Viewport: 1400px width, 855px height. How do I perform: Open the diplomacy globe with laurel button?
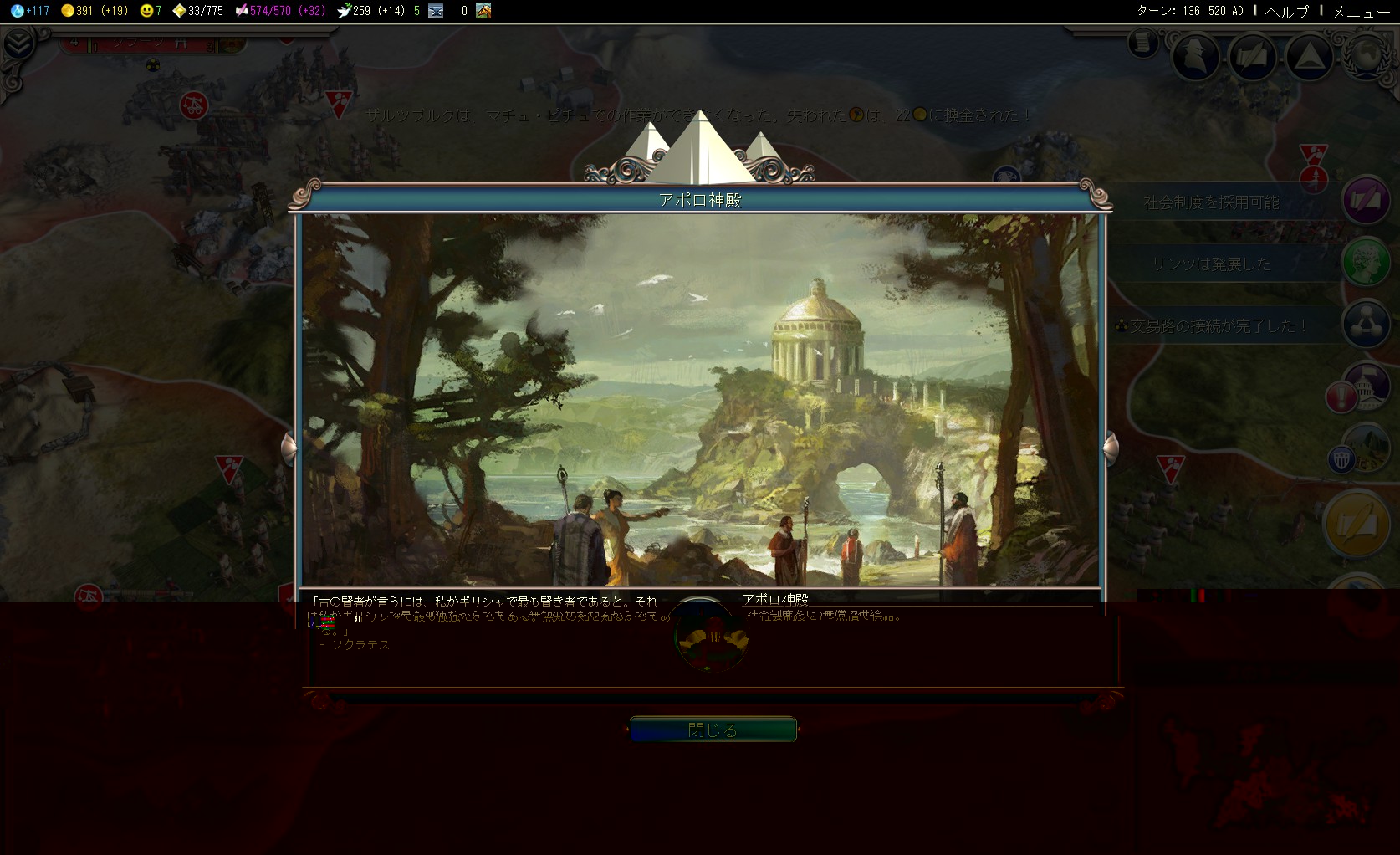pos(1367,55)
